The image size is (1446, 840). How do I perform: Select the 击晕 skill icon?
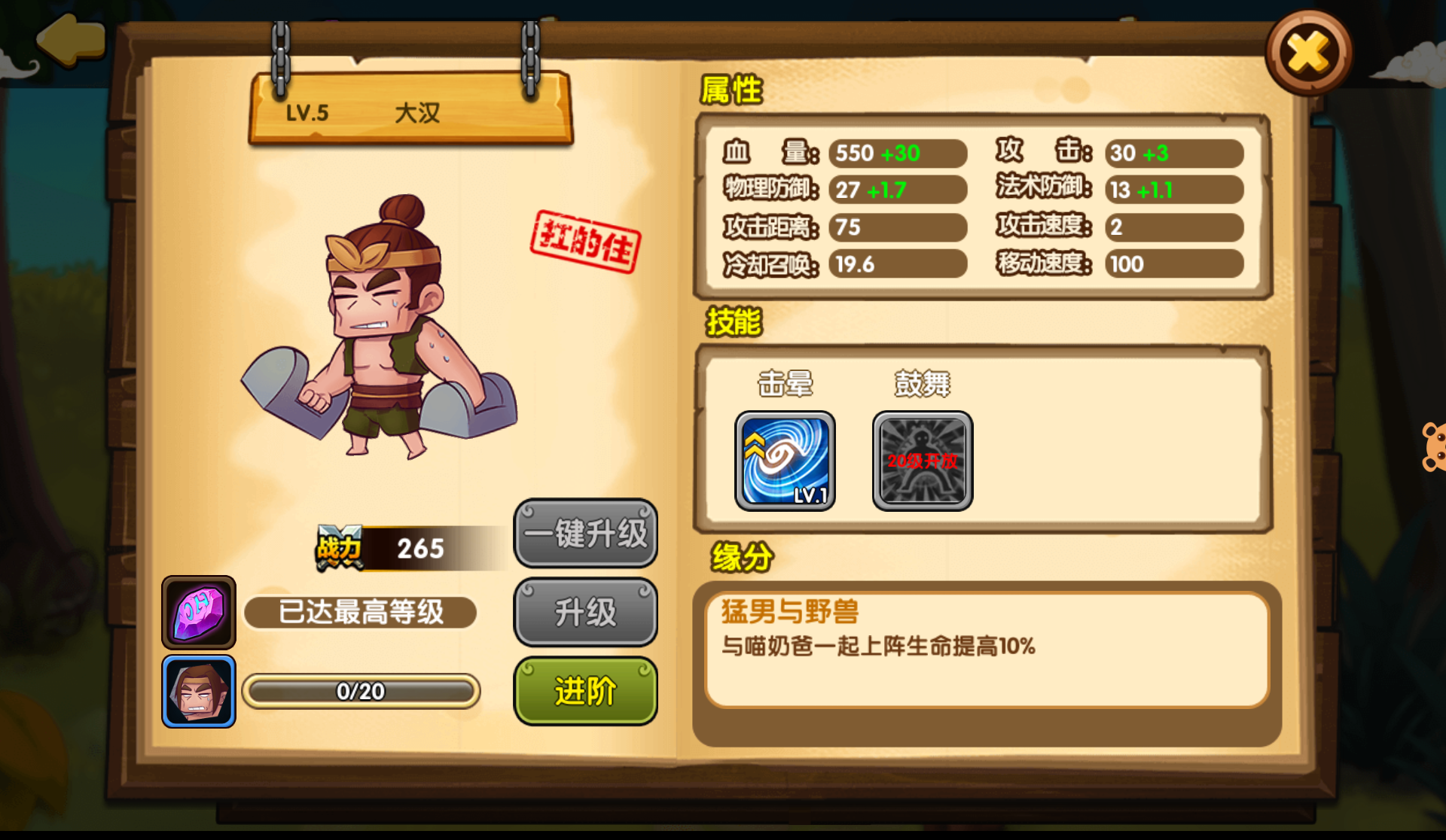(784, 461)
